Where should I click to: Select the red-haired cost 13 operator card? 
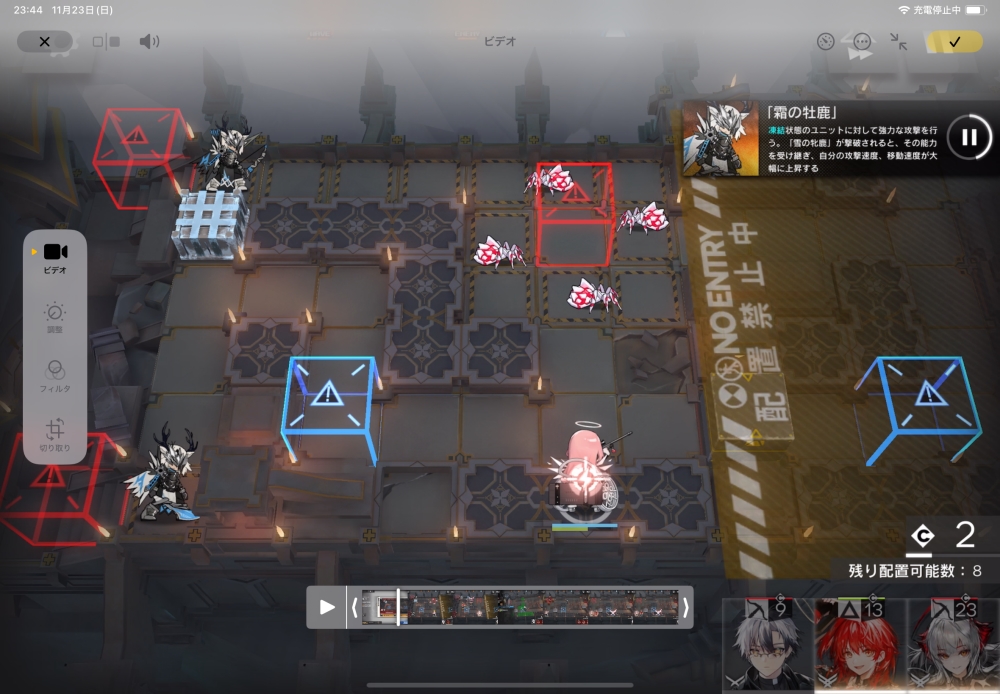[860, 645]
